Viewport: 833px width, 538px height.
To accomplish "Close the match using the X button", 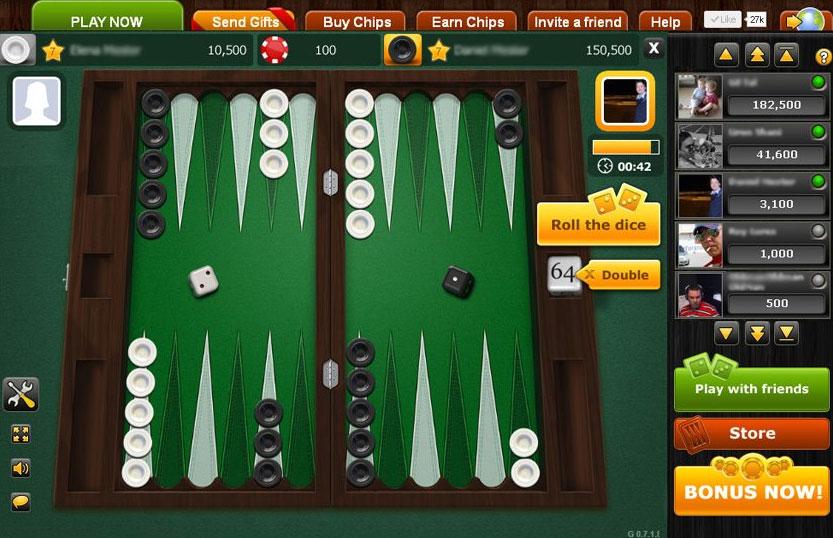I will point(653,48).
